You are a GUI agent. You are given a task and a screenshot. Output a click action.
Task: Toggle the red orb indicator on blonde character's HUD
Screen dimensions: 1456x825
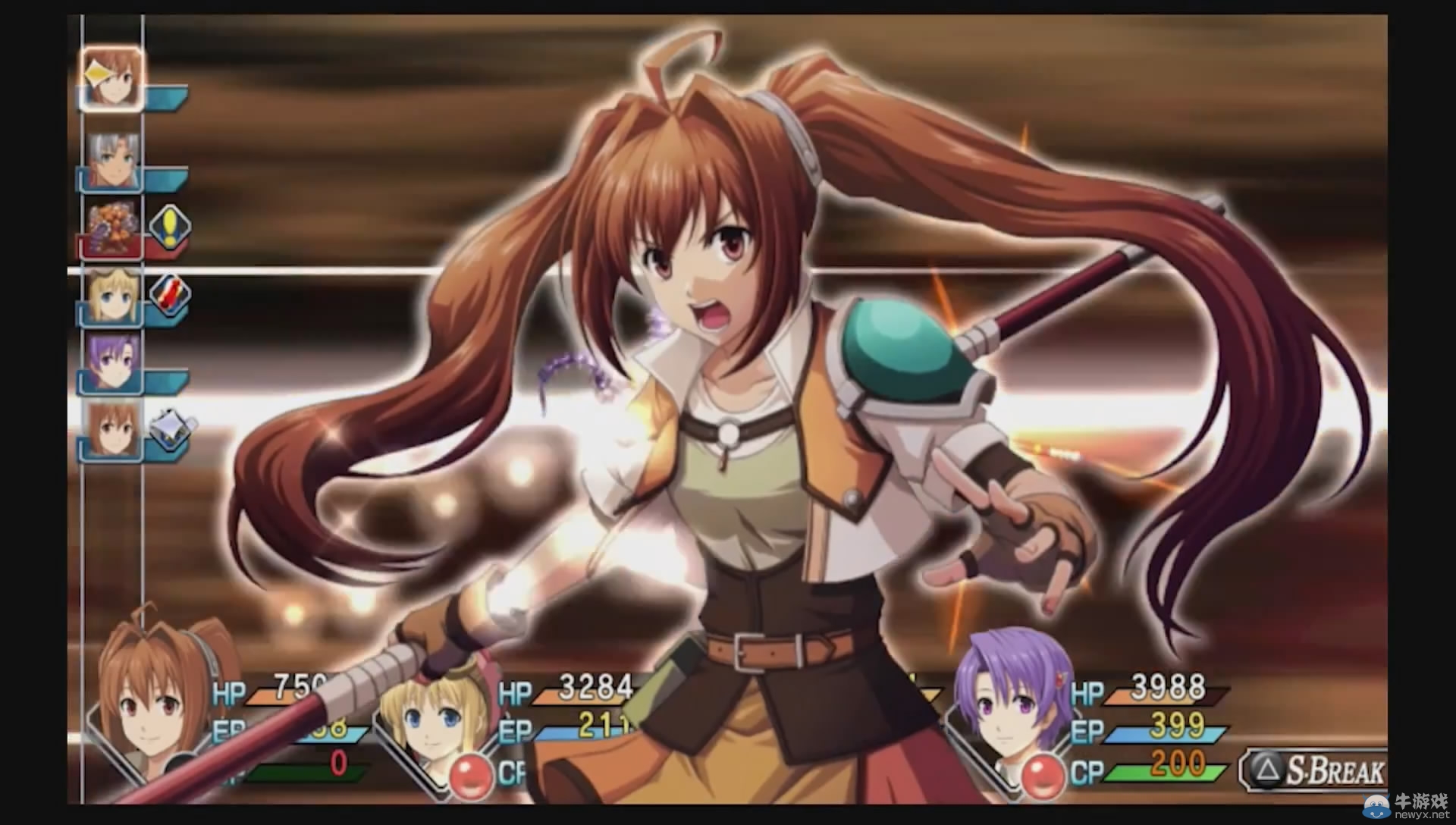(470, 775)
